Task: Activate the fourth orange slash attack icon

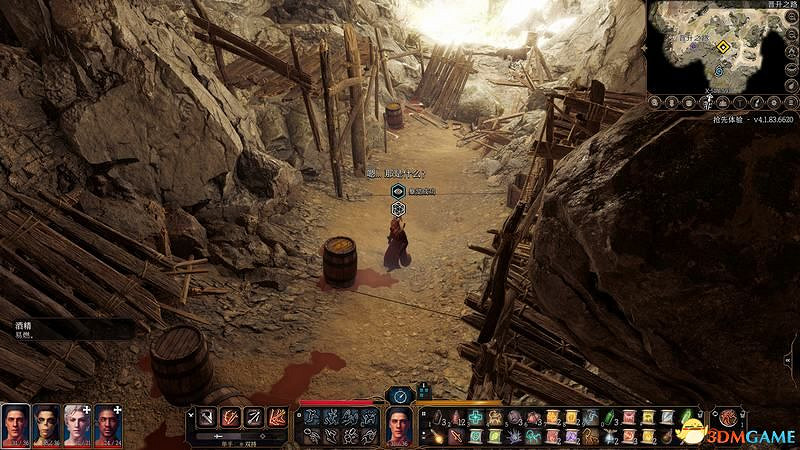Action: [x=276, y=416]
